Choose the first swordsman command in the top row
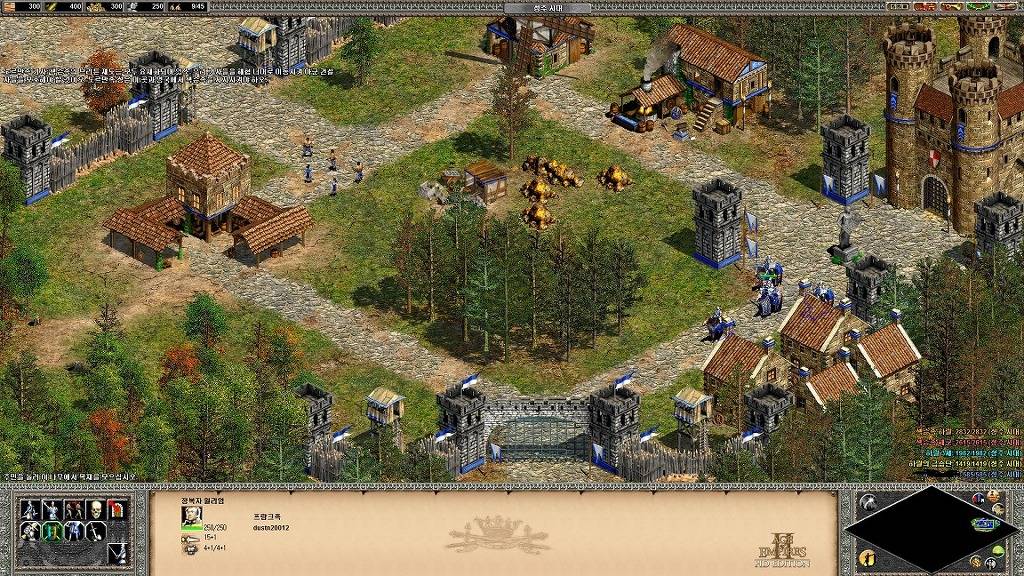The width and height of the screenshot is (1024, 576). (29, 509)
